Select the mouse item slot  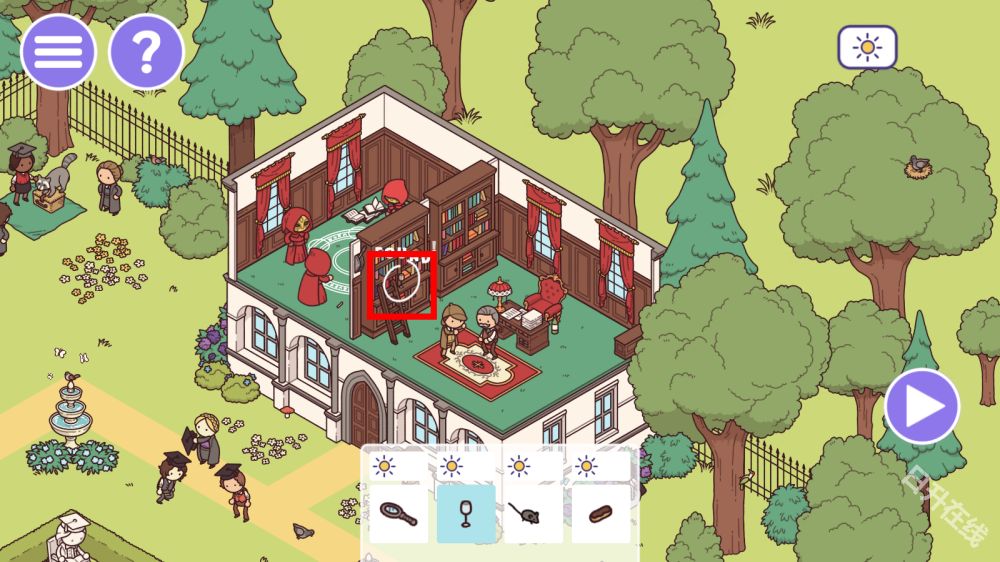[x=533, y=514]
